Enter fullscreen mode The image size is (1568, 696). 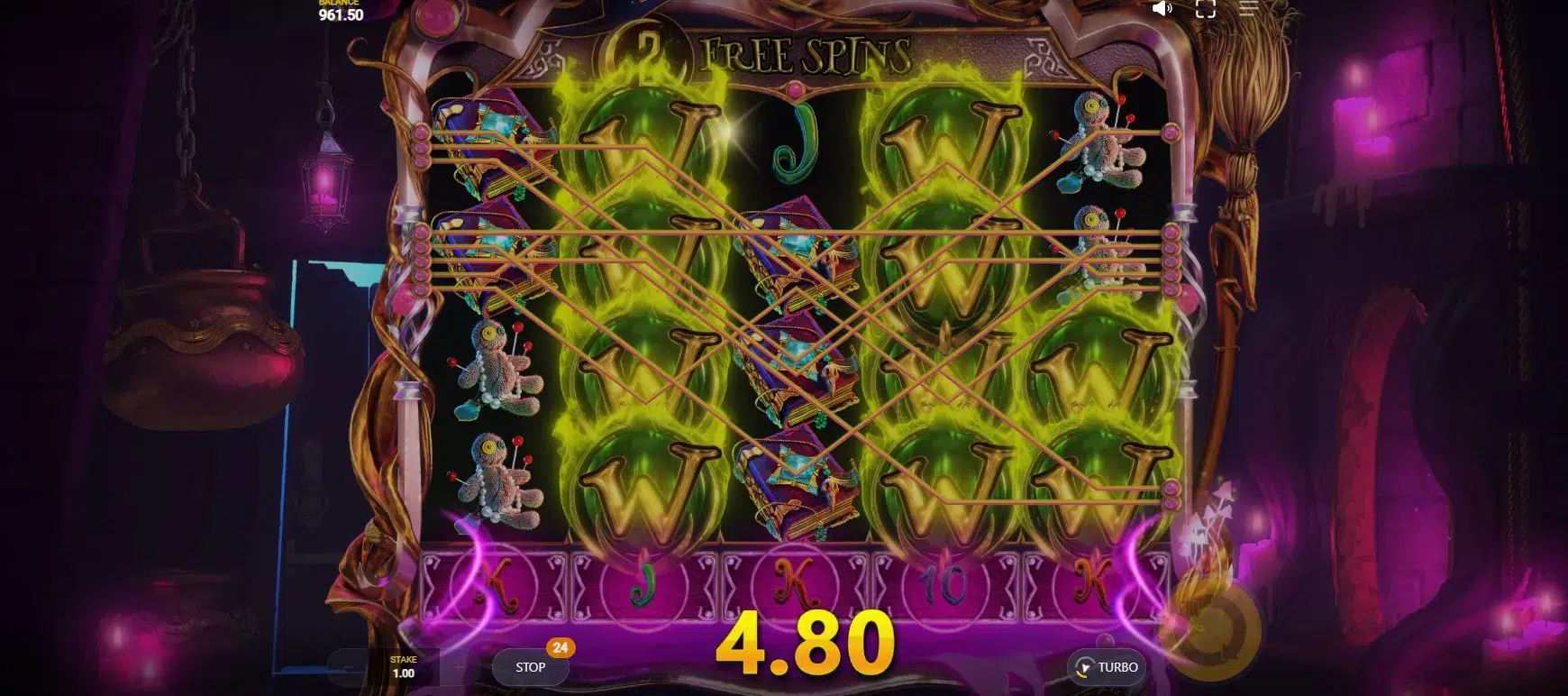point(1205,9)
